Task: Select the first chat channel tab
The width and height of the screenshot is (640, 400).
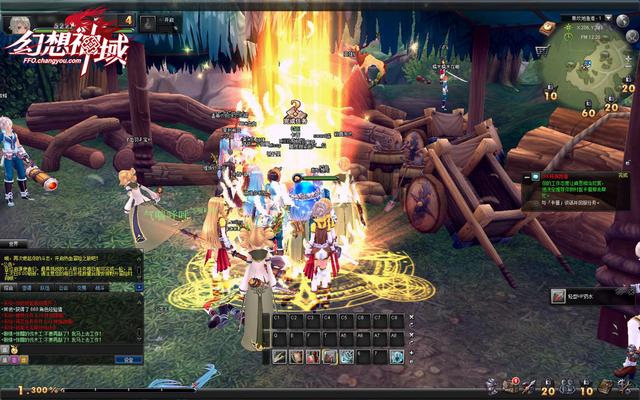Action: point(10,287)
